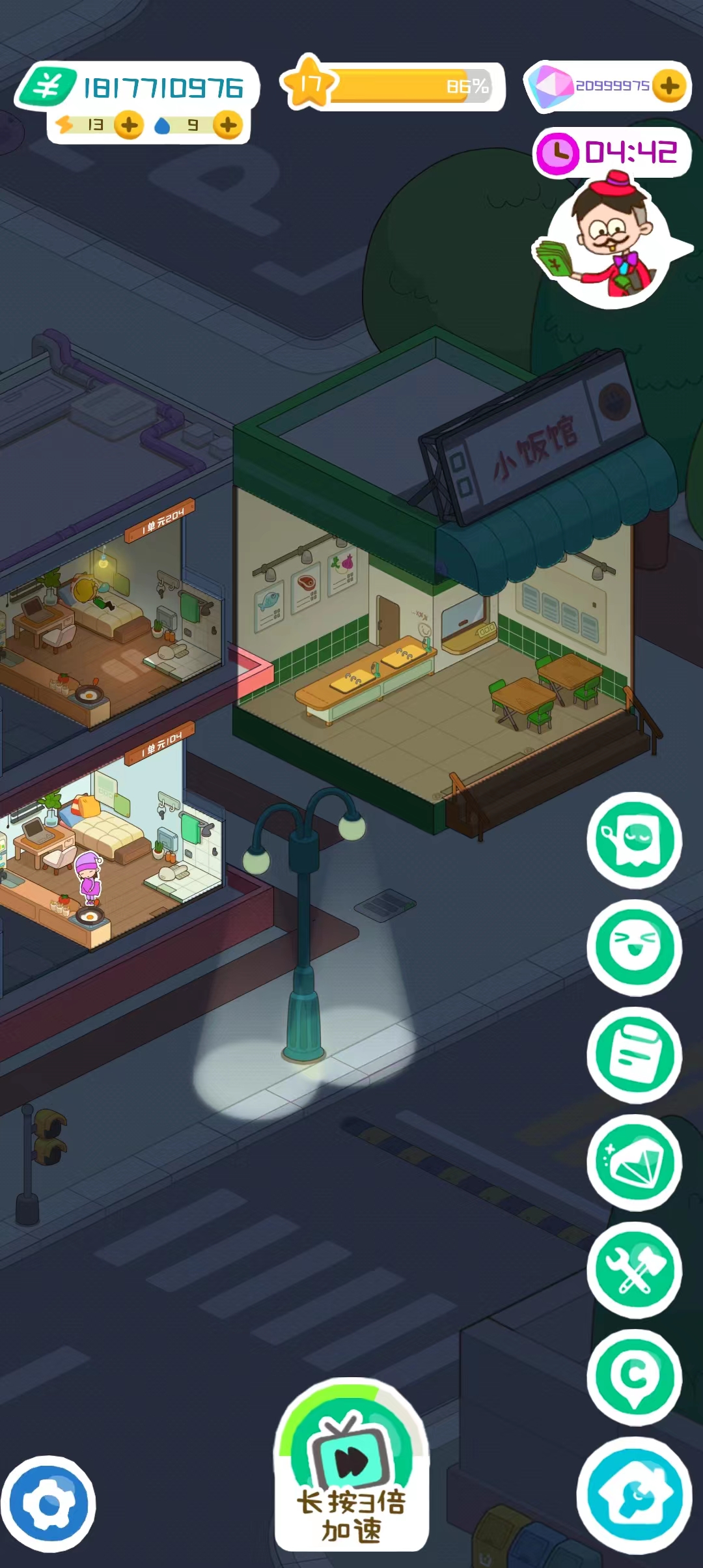
Task: Open the hammer and wrench build button
Action: click(635, 1270)
